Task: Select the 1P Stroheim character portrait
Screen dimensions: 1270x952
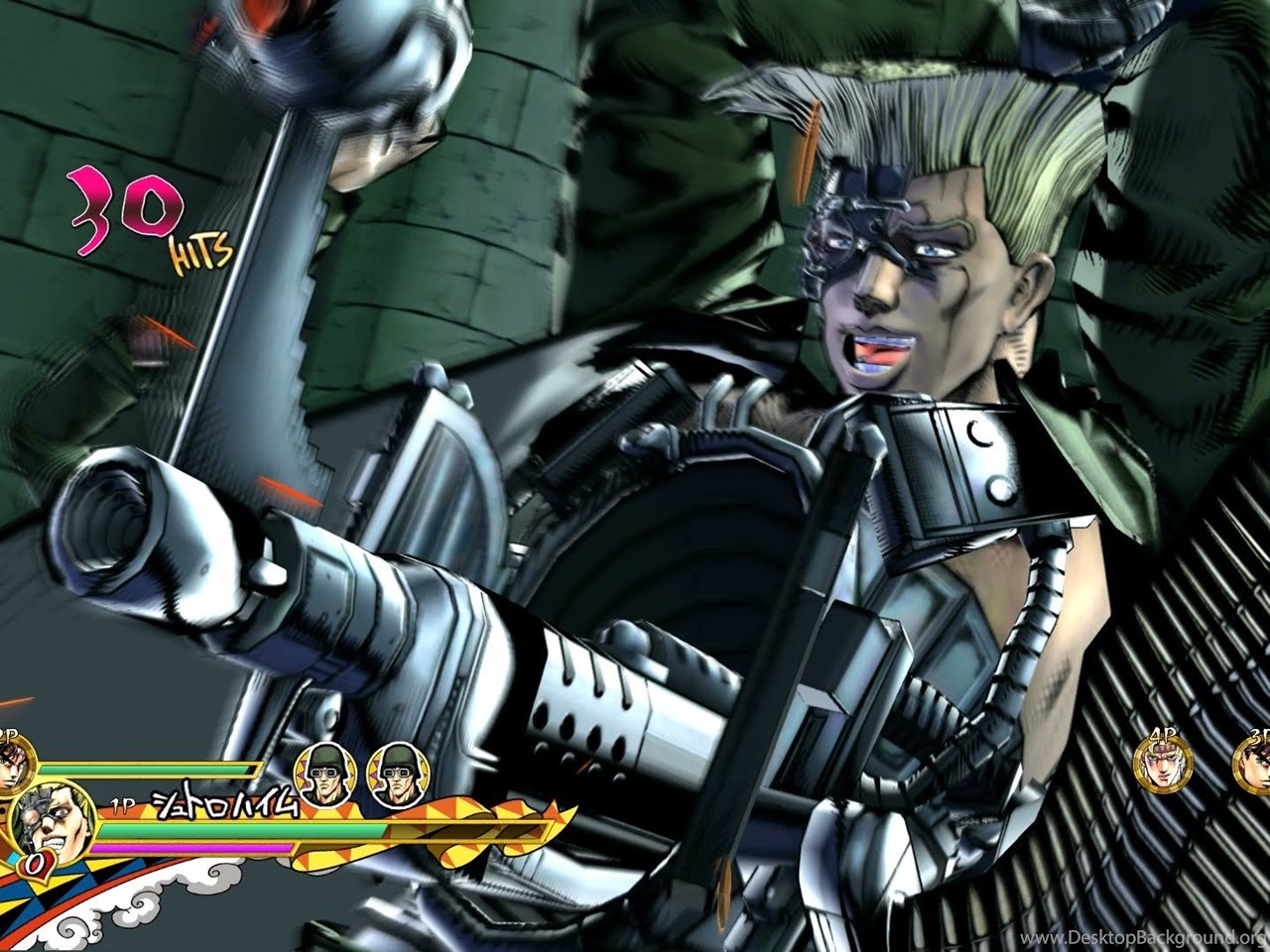Action: coord(52,819)
